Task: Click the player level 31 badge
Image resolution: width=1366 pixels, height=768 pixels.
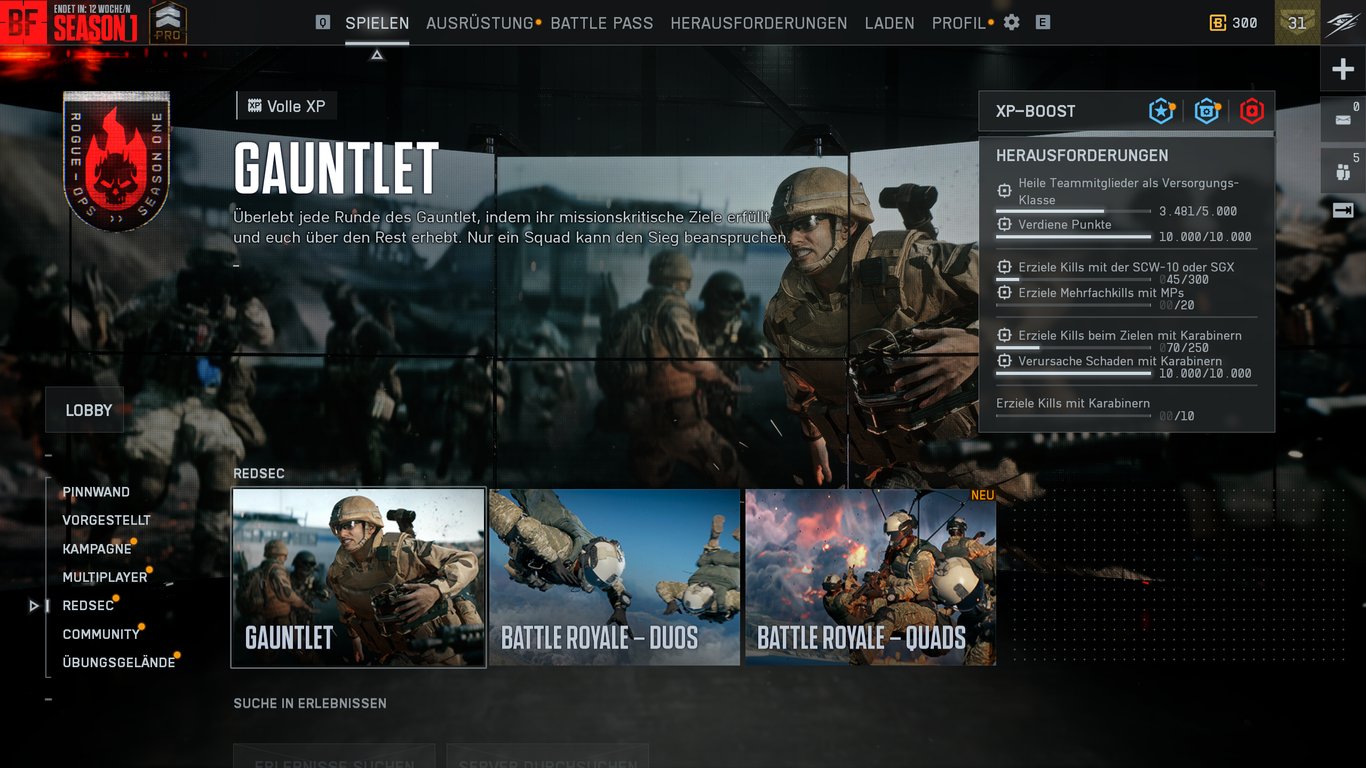Action: tap(1296, 21)
